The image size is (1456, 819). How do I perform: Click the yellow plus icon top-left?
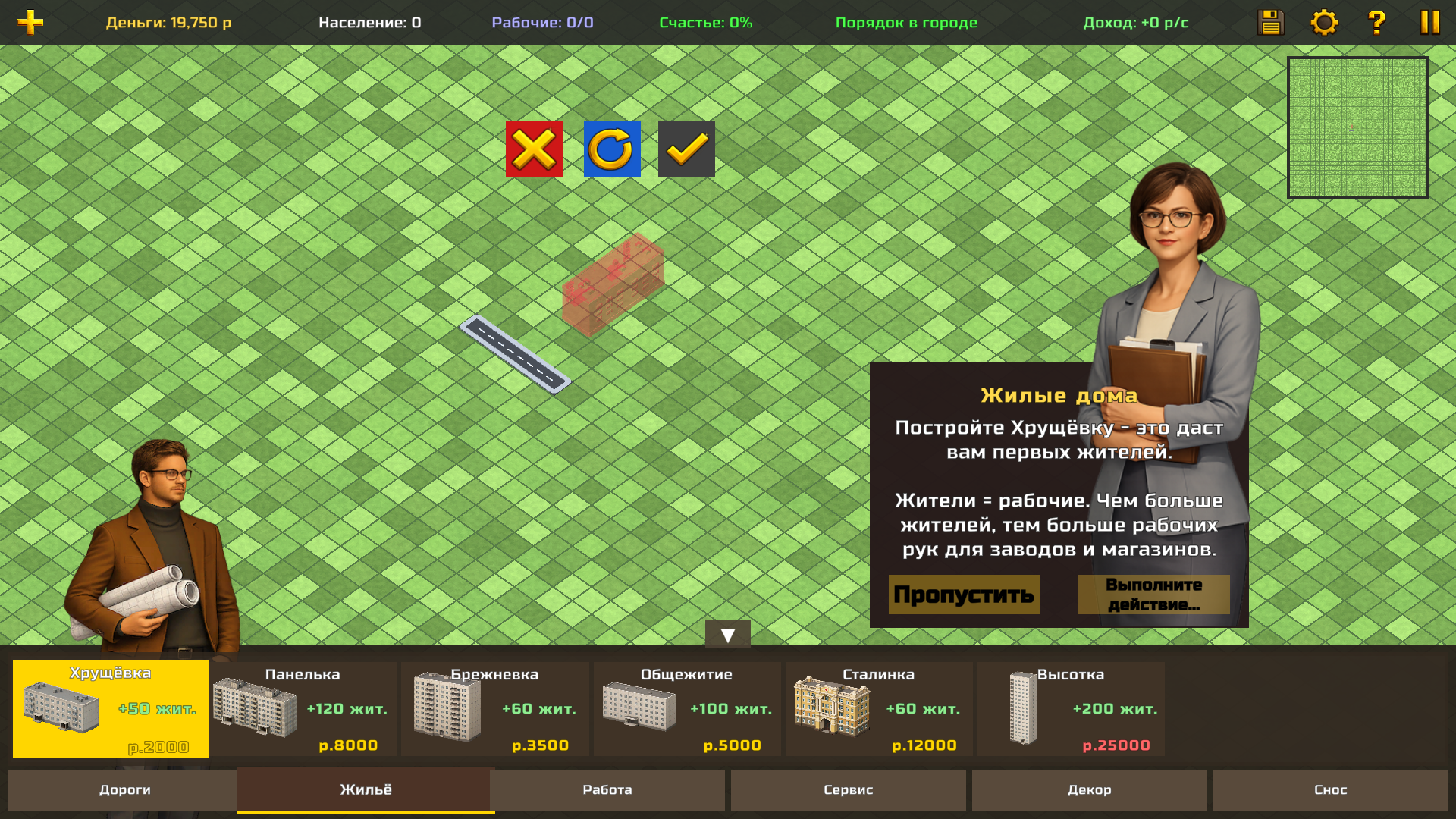(30, 22)
